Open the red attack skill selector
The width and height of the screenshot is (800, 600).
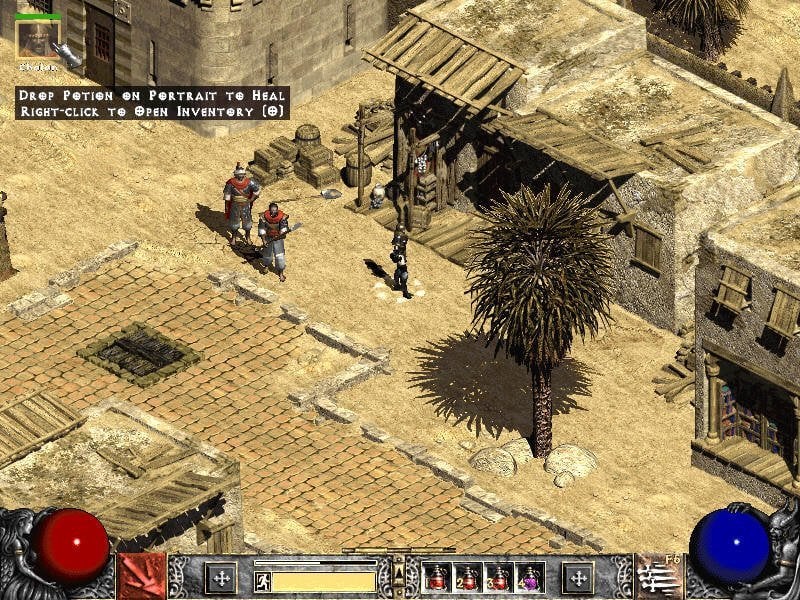tap(141, 577)
